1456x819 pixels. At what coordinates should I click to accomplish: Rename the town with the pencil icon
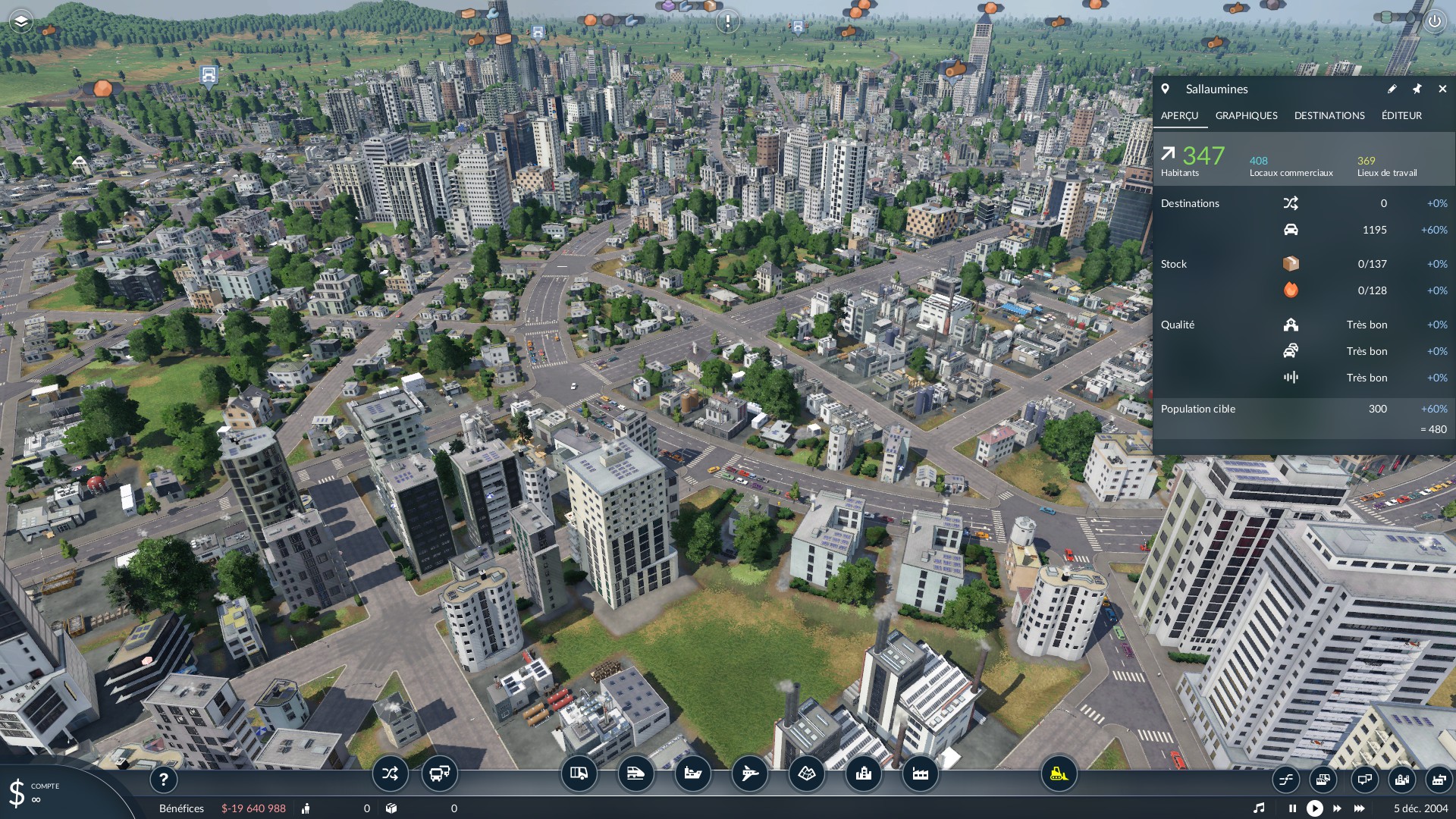pyautogui.click(x=1392, y=89)
